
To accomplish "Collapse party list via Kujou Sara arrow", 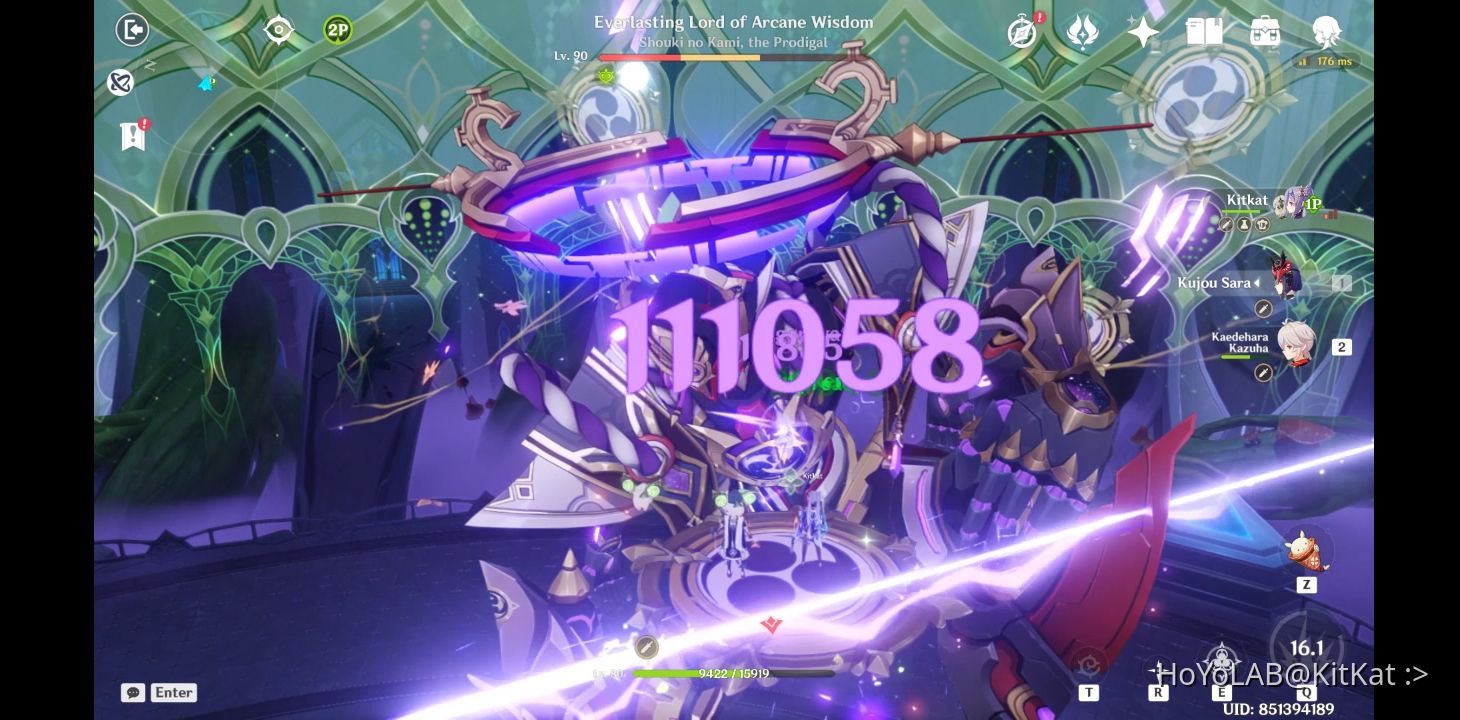I will [x=1257, y=283].
